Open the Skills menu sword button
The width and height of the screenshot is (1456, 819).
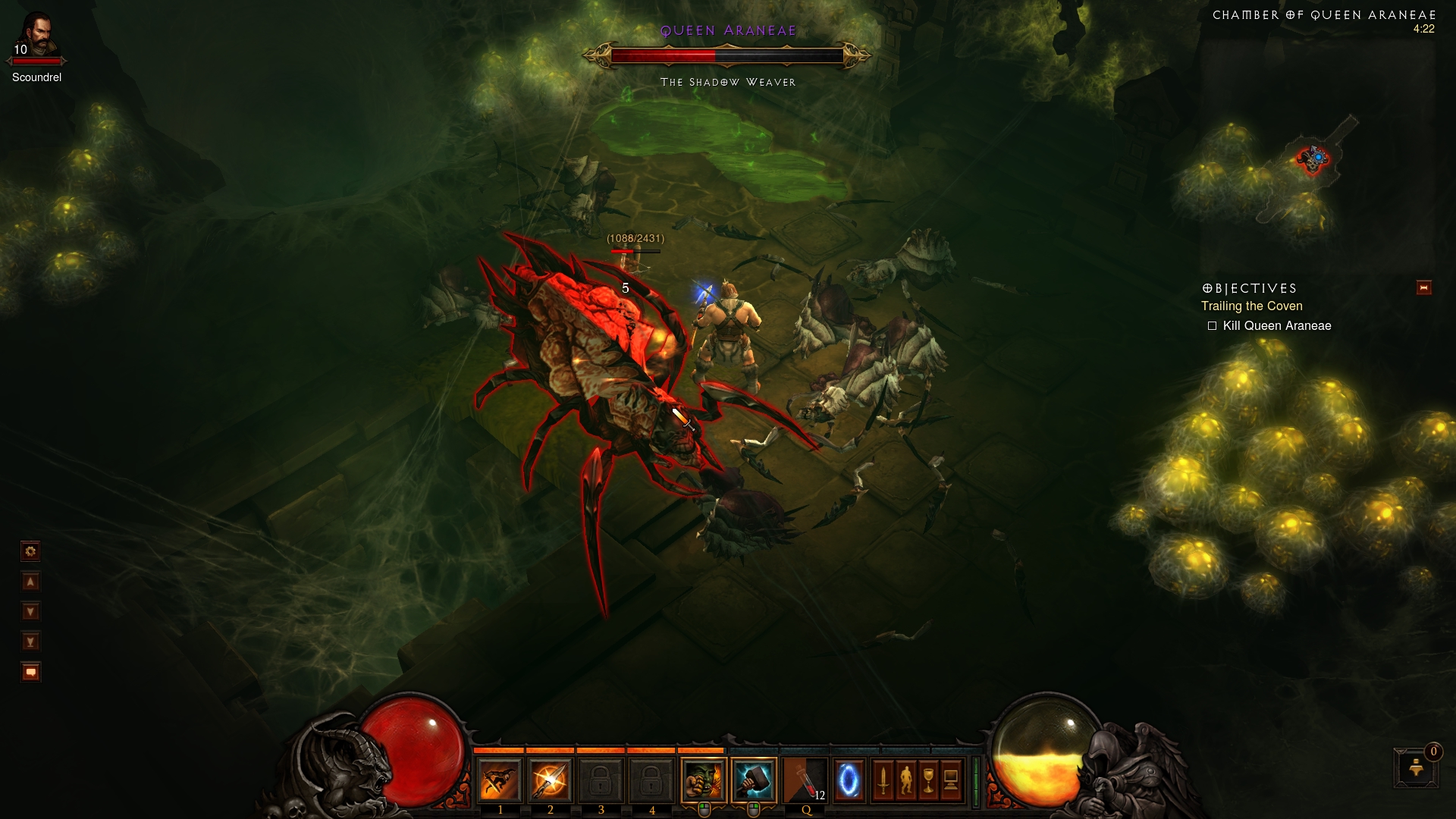point(883,780)
